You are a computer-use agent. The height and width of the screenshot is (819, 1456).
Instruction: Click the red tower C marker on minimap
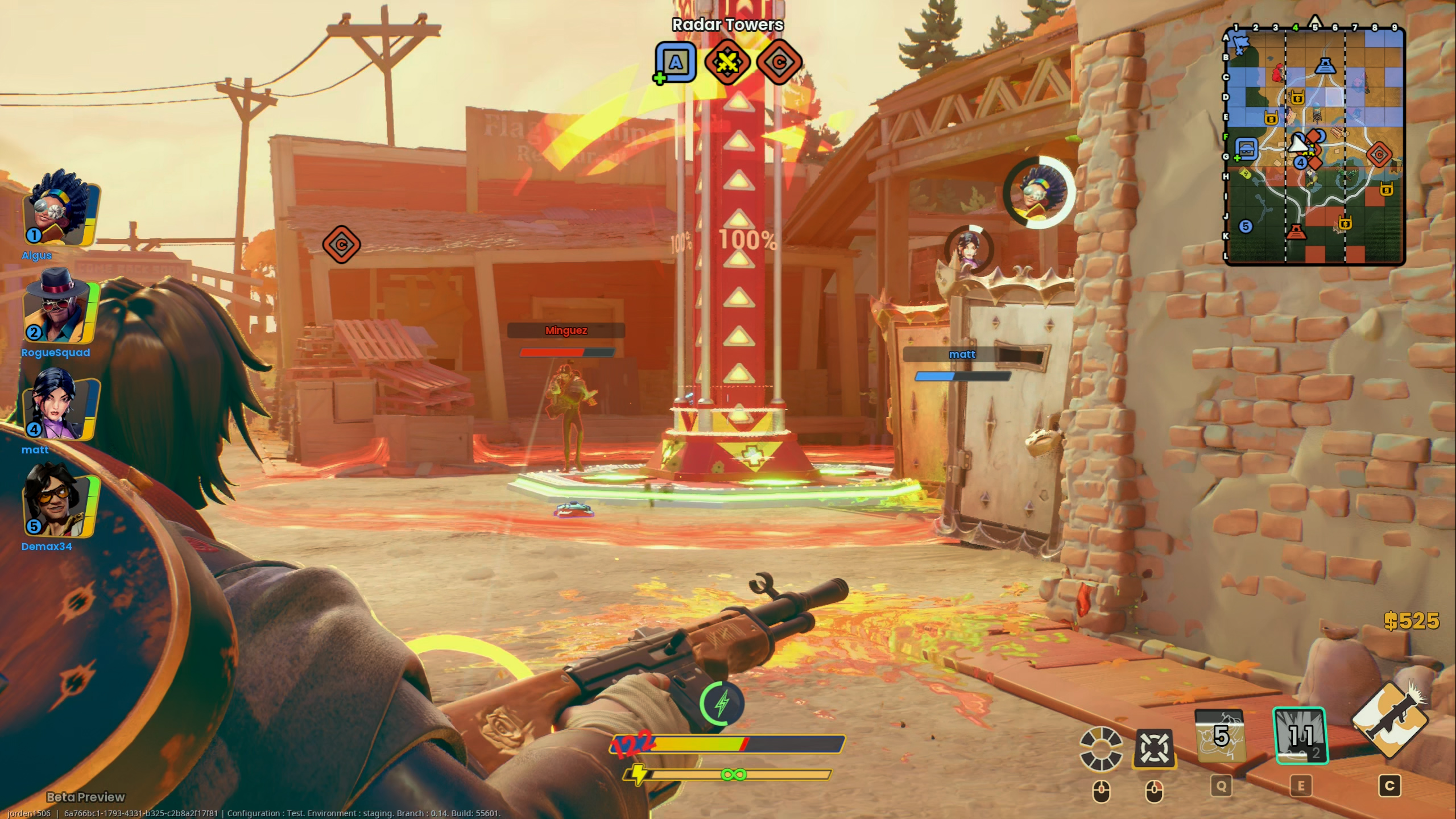point(1379,155)
